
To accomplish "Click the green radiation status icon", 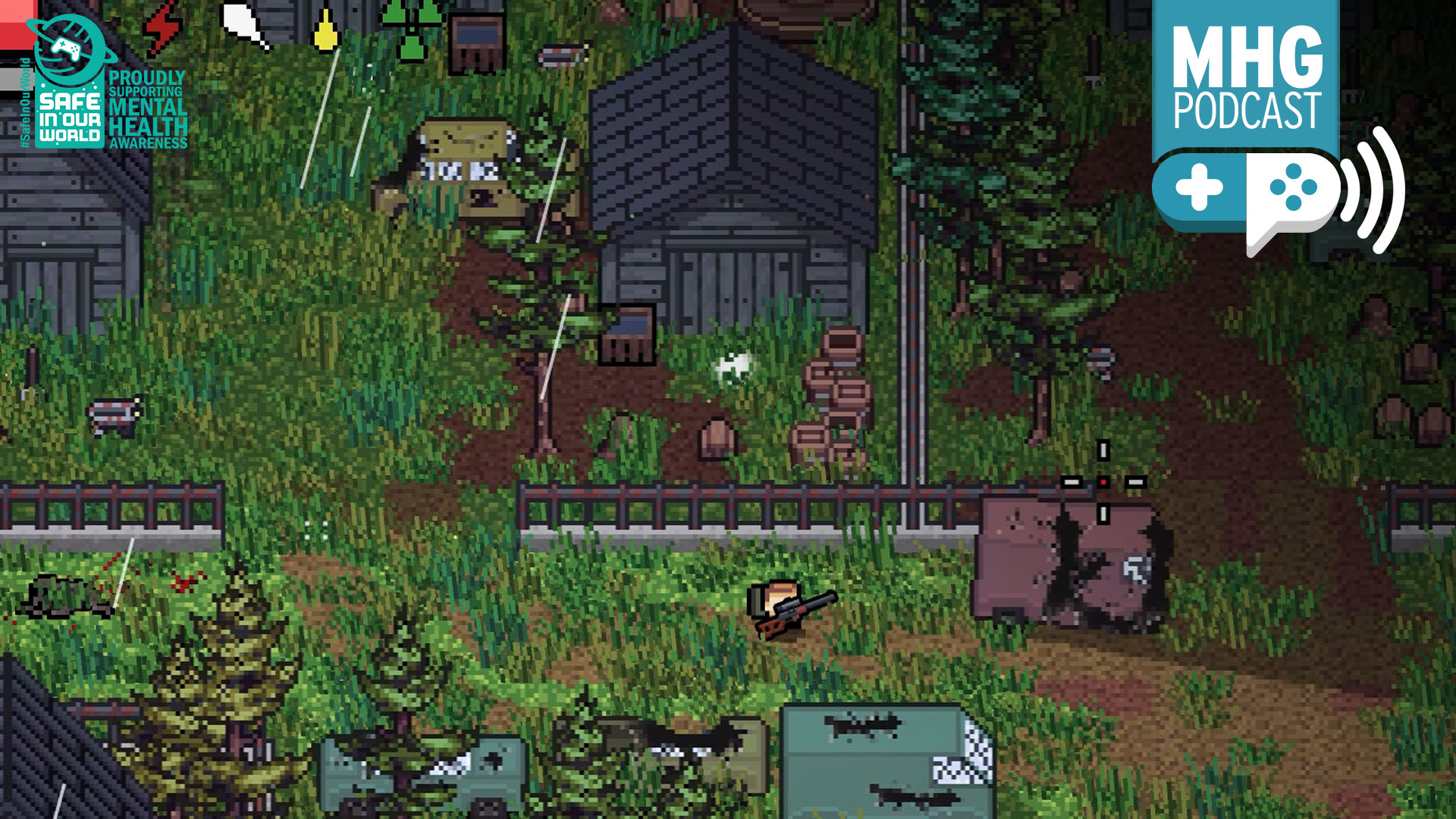I will click(410, 29).
